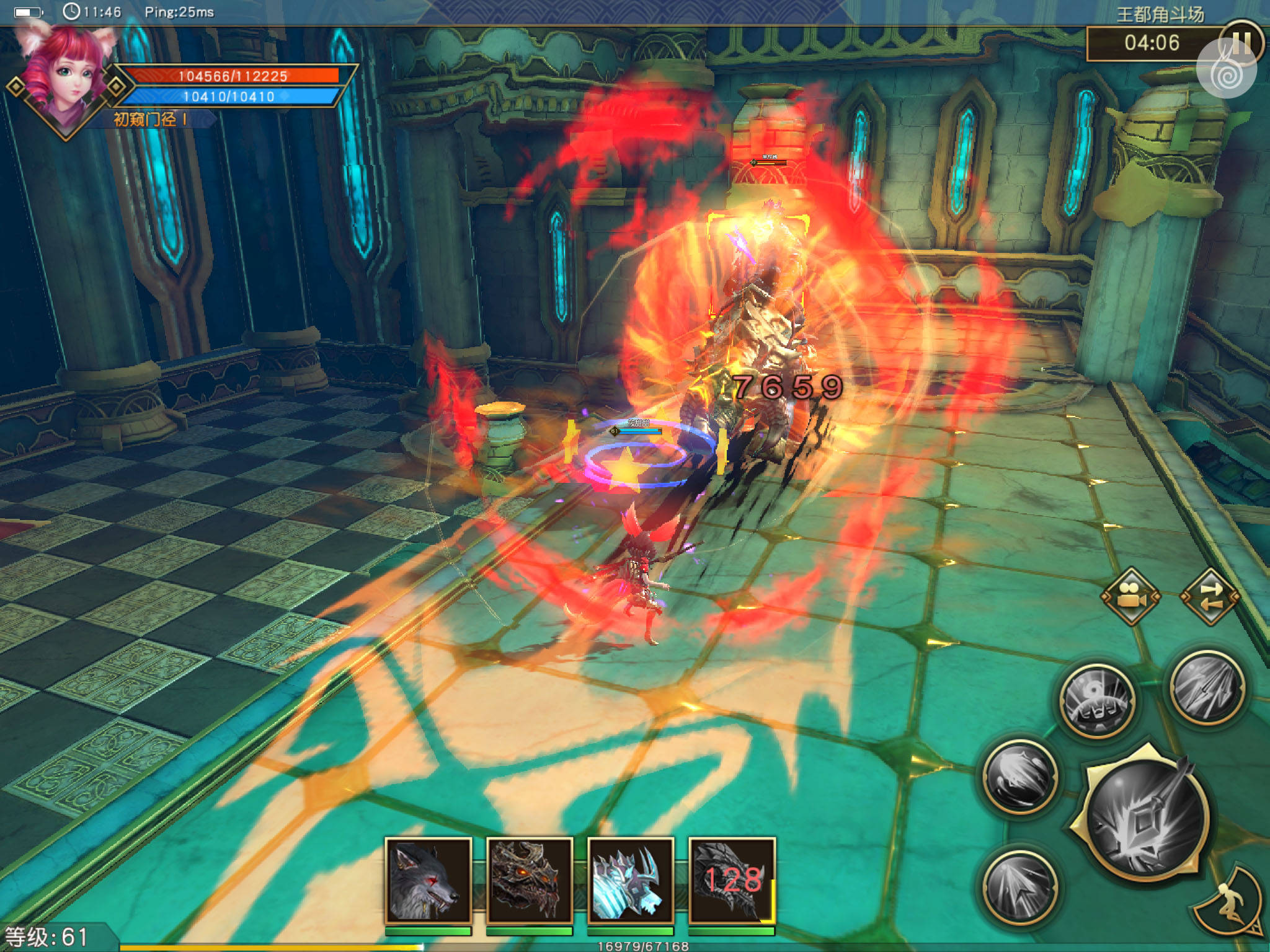Toggle the camera view button

1130,596
